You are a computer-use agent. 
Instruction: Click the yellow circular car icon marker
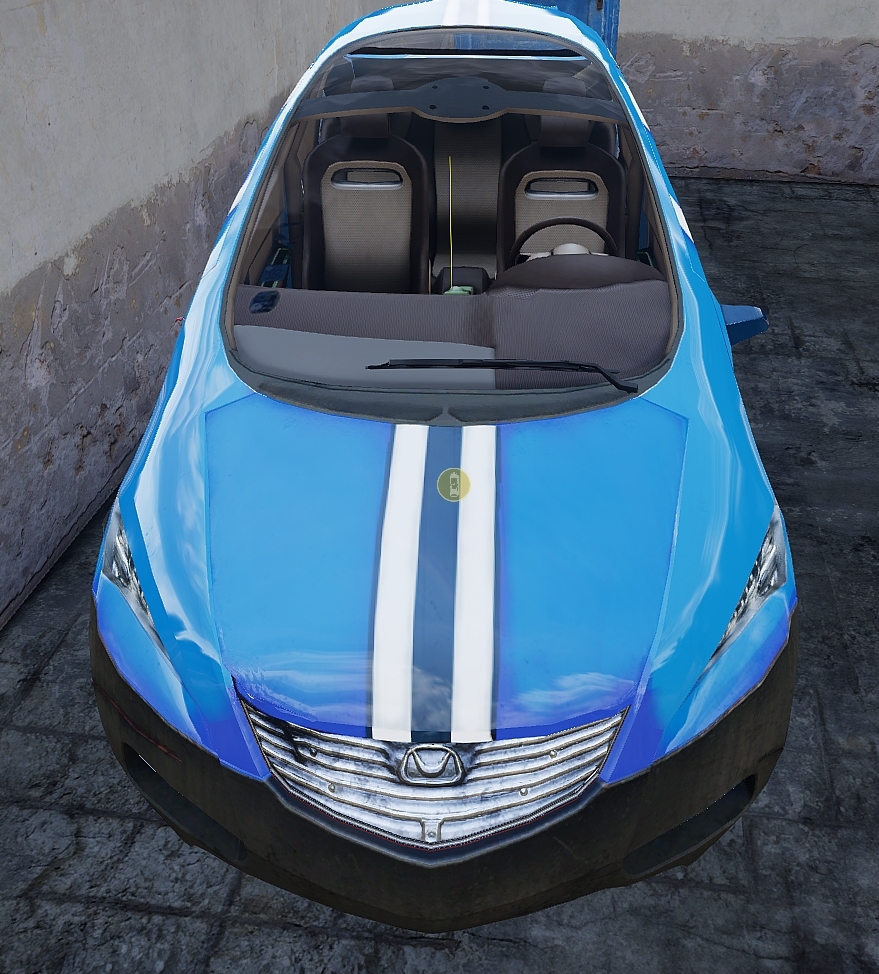pos(453,485)
